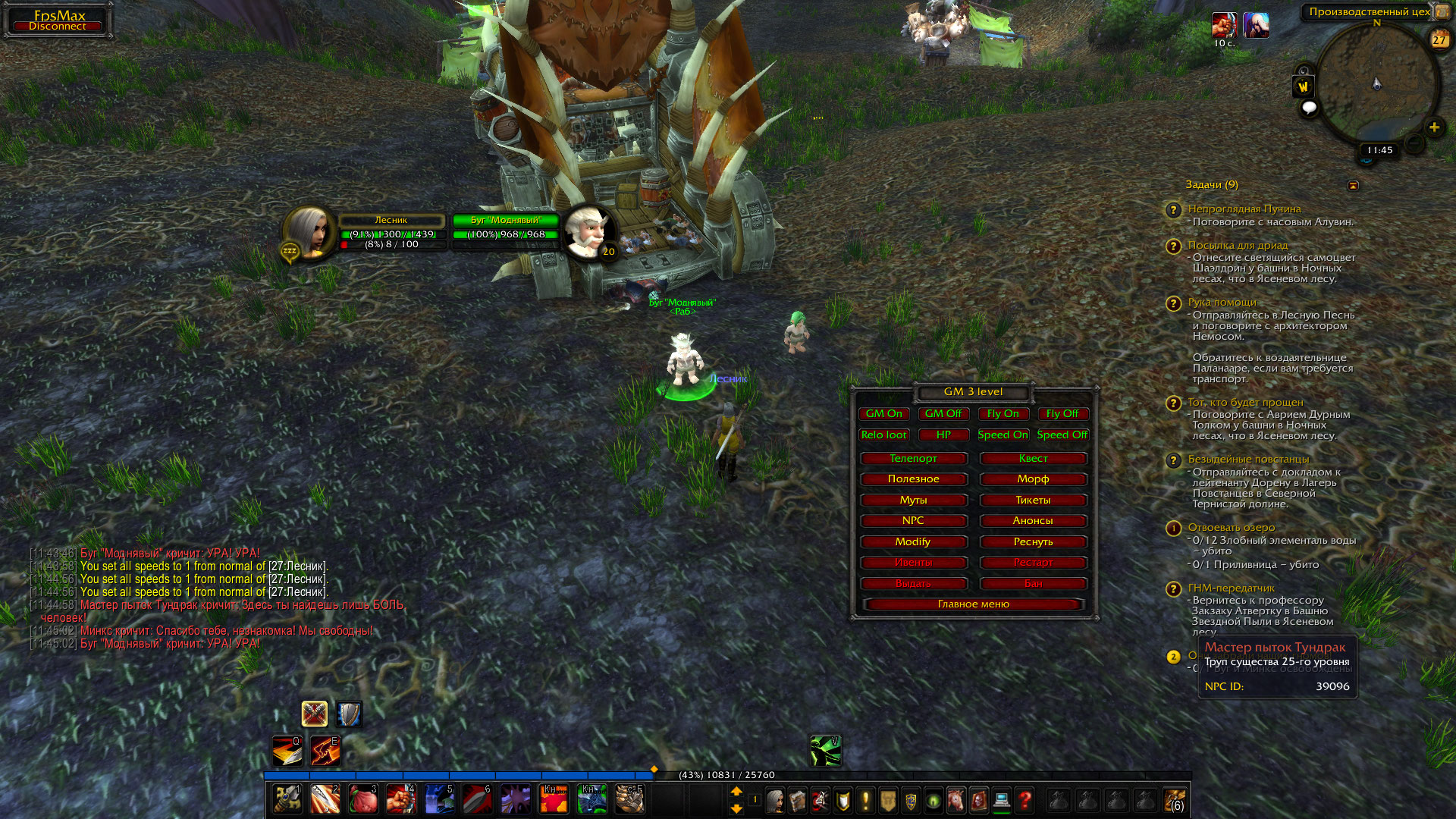The height and width of the screenshot is (819, 1456).
Task: Open the red question mark help button
Action: (x=1025, y=801)
